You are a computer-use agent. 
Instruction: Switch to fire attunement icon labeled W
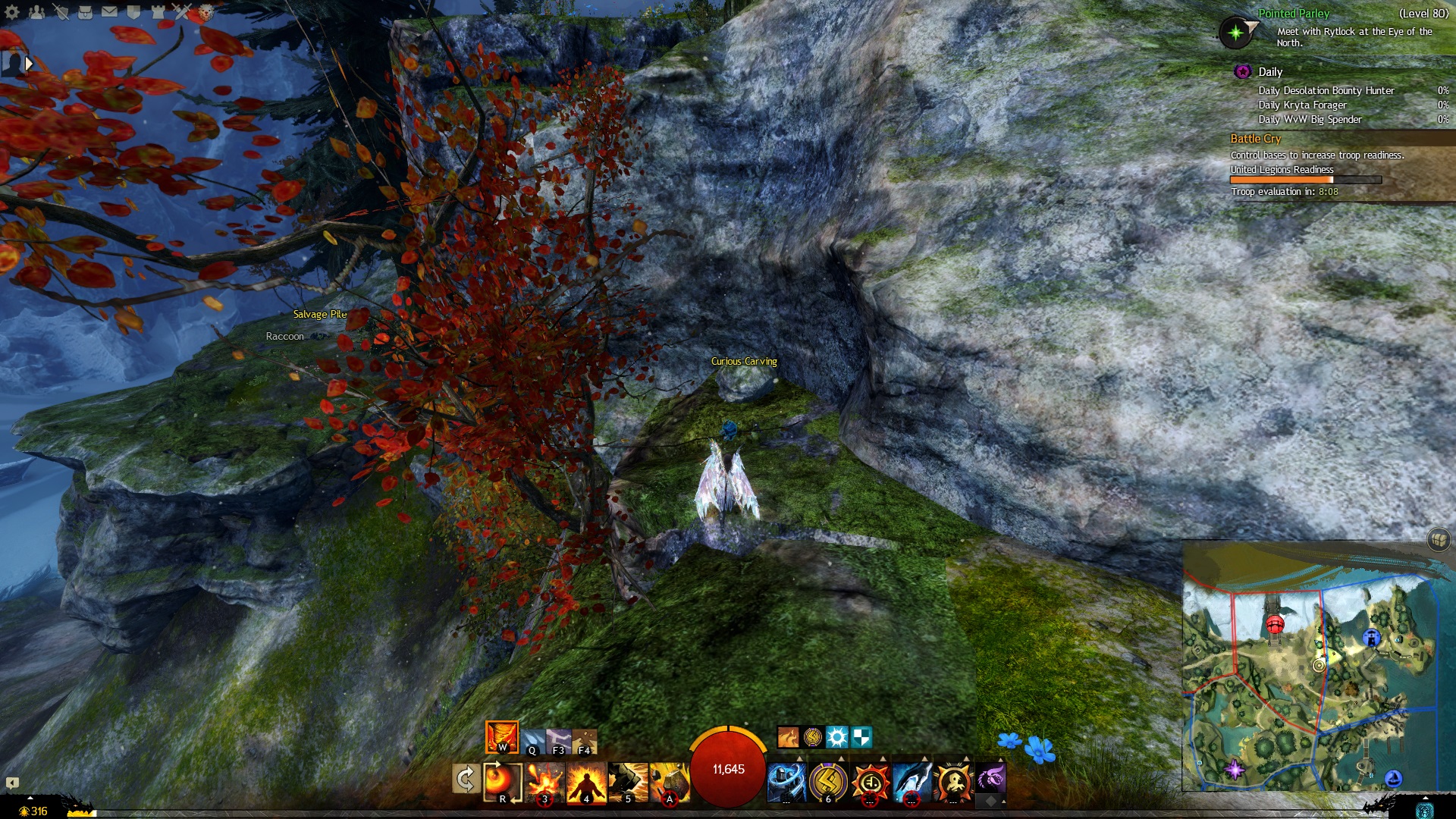tap(501, 736)
